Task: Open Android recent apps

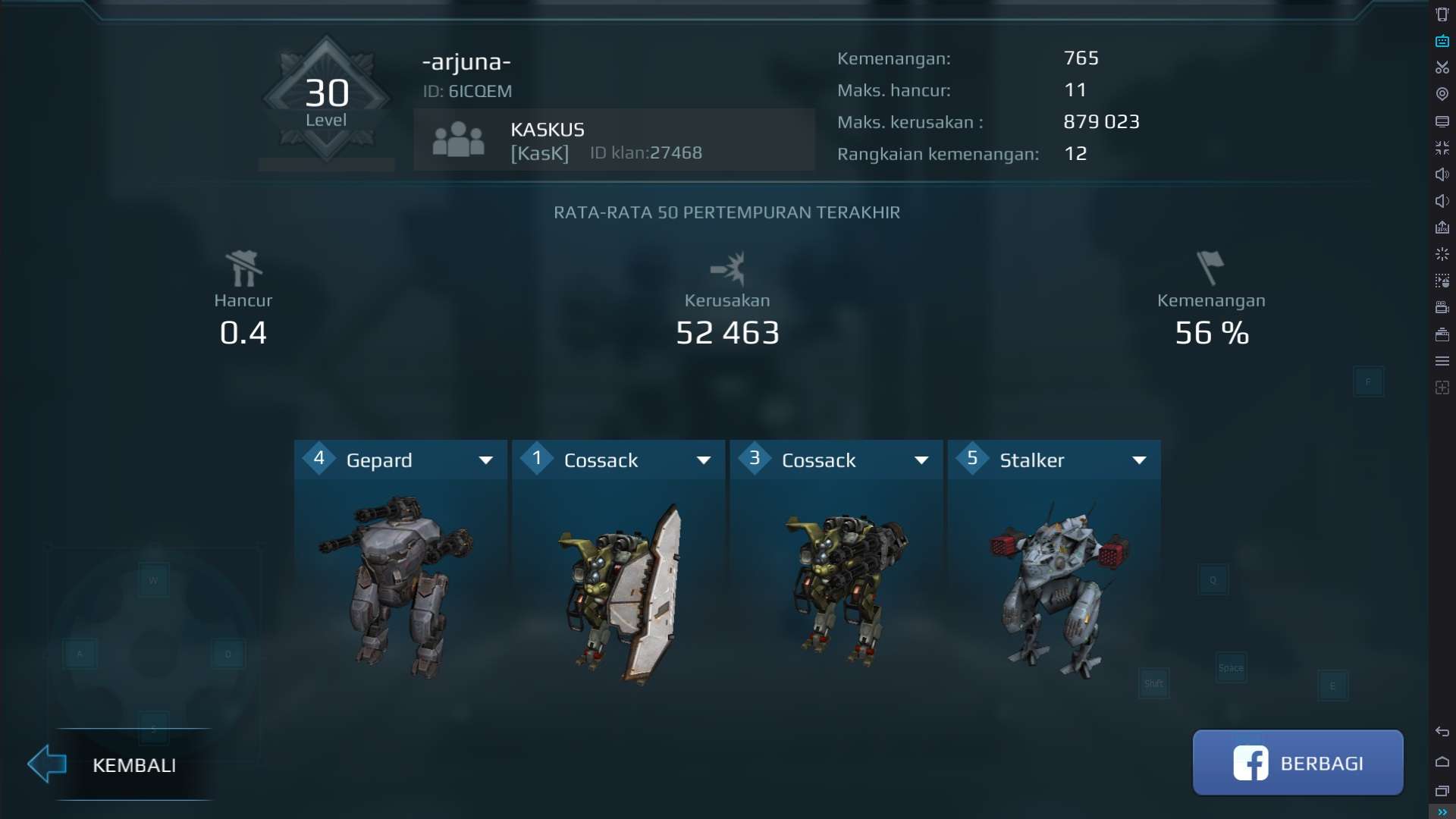Action: tap(1443, 790)
